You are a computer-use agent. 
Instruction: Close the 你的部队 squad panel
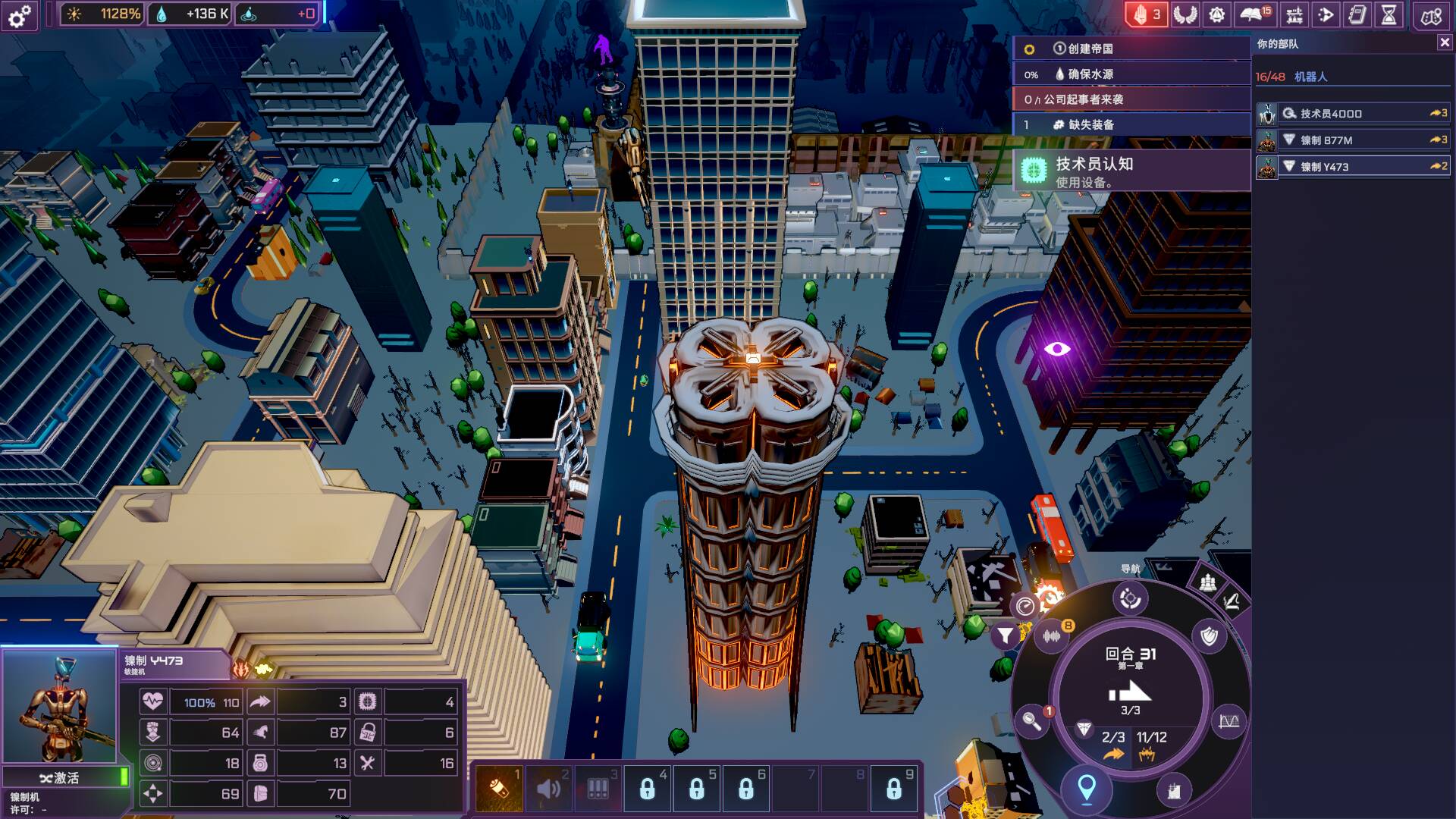pos(1444,43)
